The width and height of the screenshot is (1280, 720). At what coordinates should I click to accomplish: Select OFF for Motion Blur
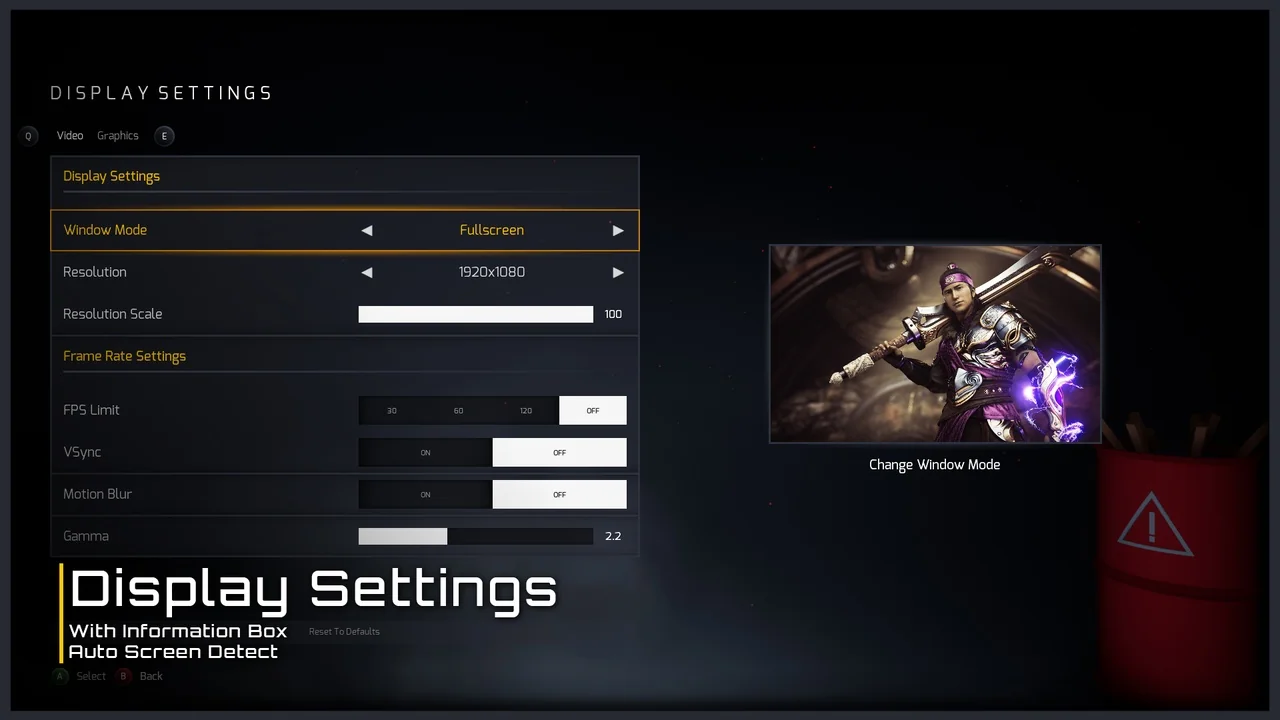pos(560,495)
